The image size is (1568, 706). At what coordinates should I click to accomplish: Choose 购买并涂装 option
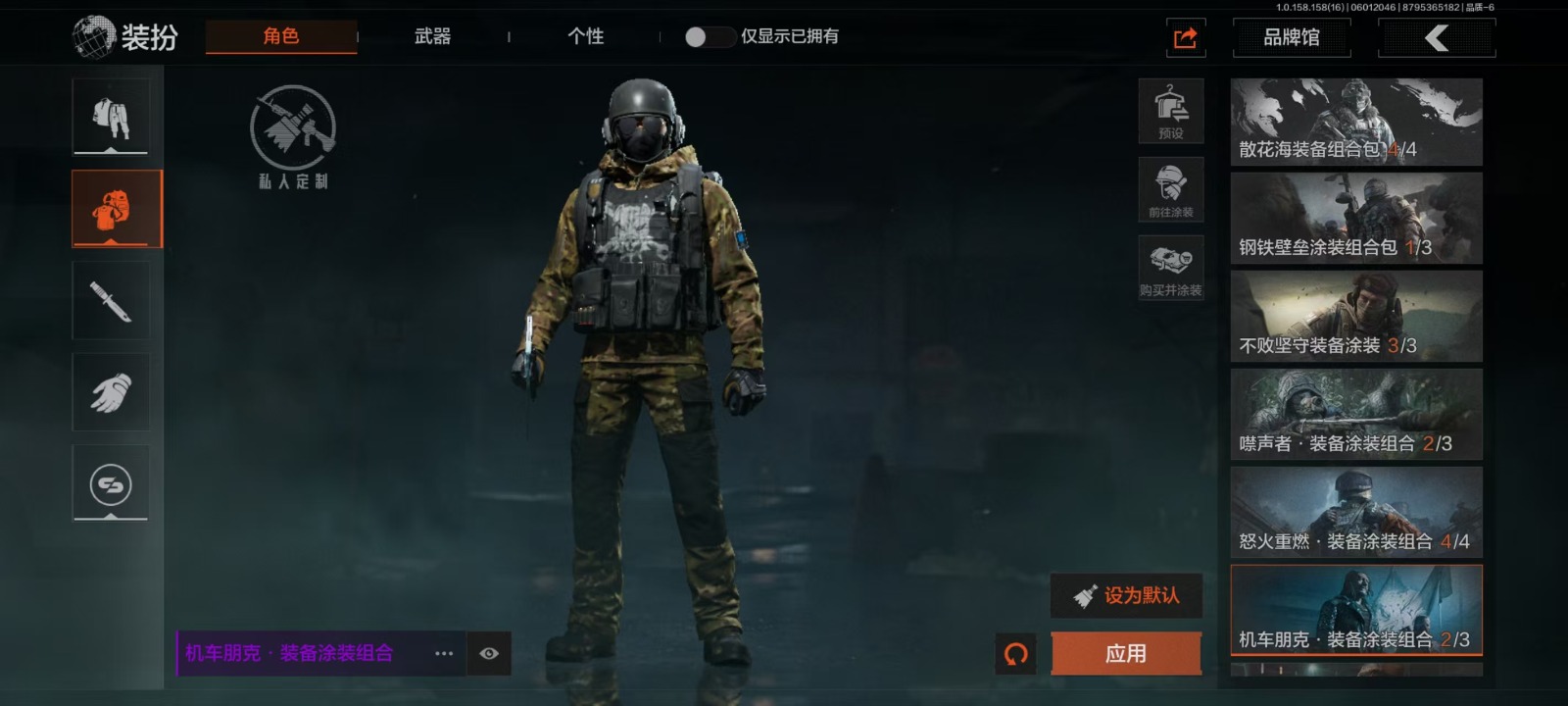(1171, 268)
